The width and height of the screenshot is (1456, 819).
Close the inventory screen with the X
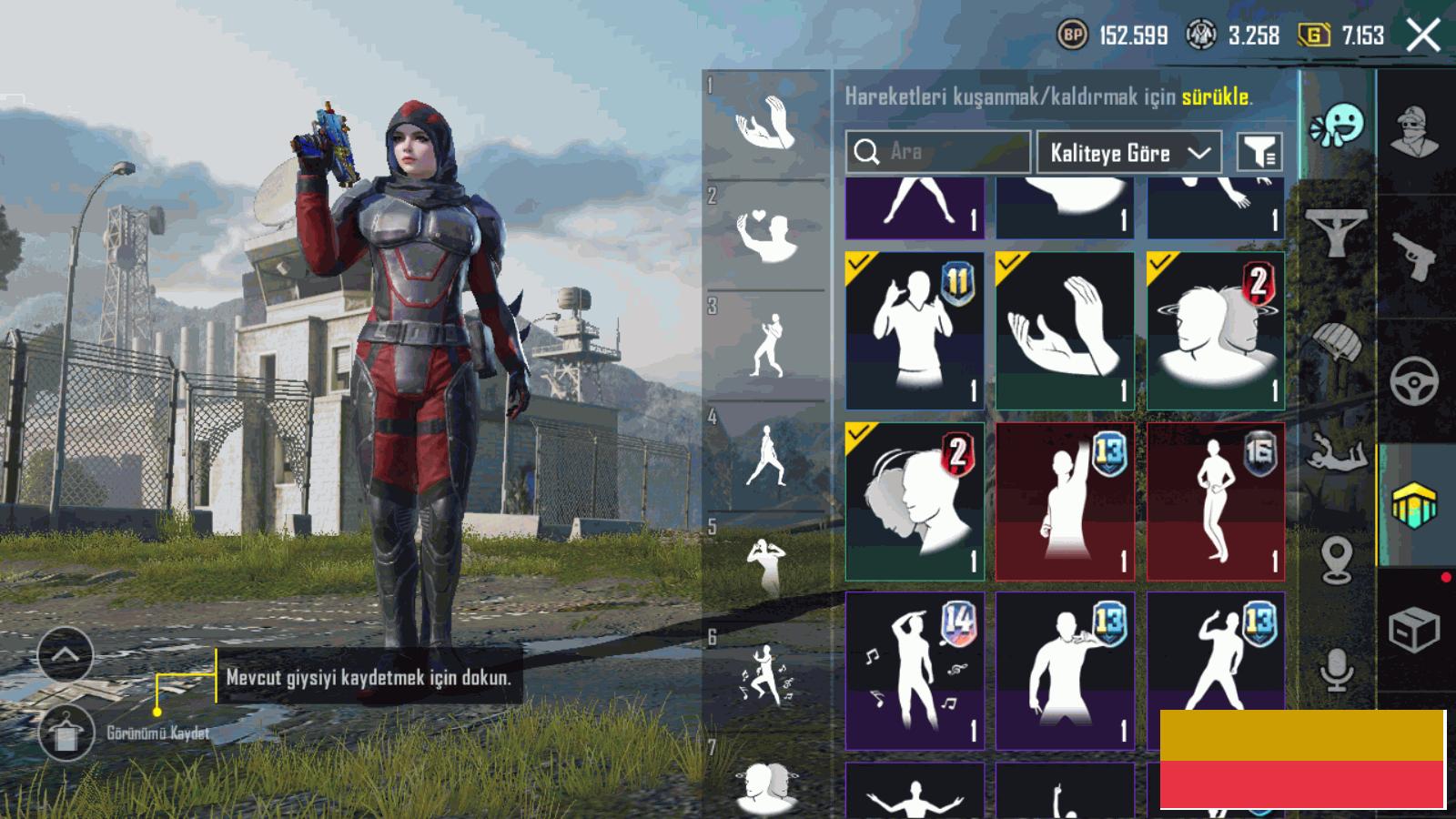pos(1422,36)
